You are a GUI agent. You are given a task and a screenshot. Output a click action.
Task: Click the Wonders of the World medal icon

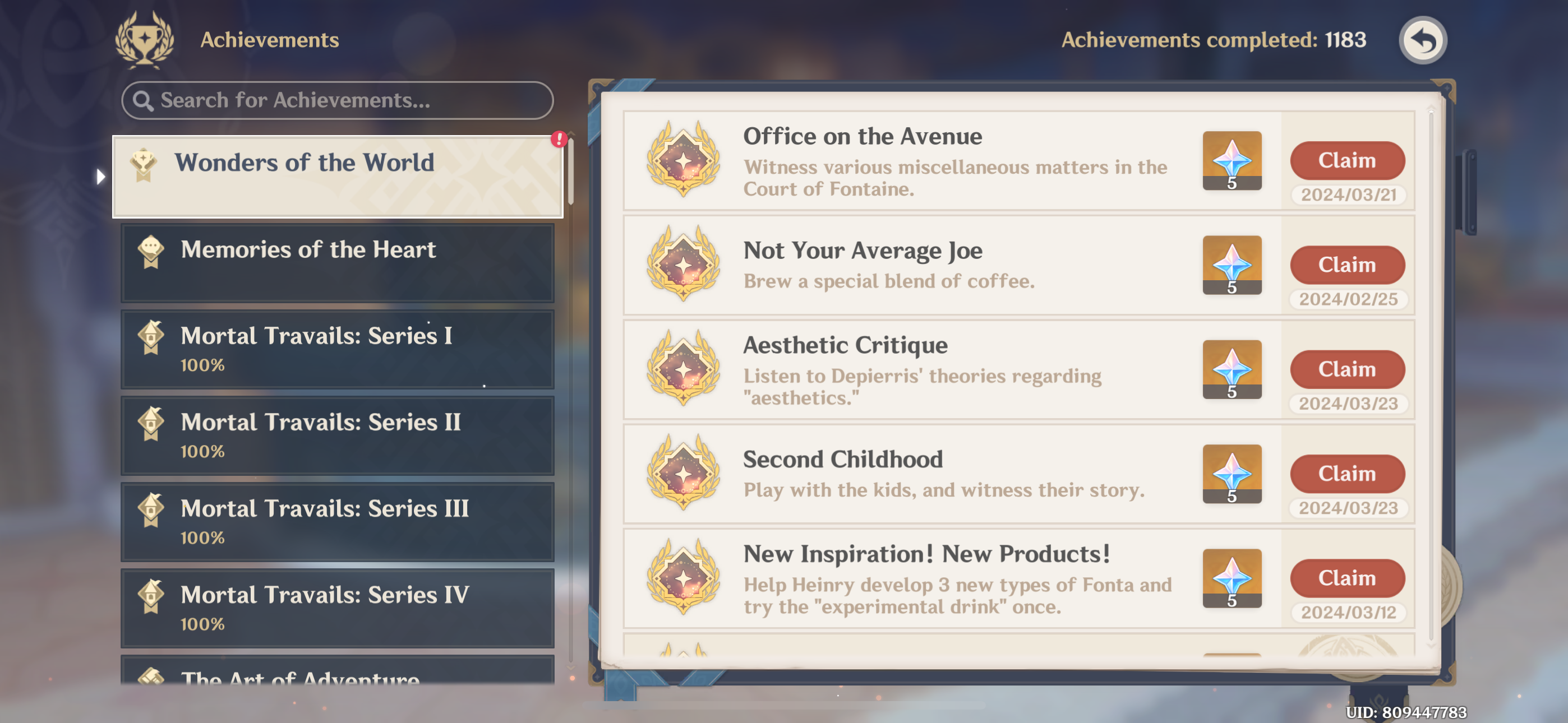[144, 162]
